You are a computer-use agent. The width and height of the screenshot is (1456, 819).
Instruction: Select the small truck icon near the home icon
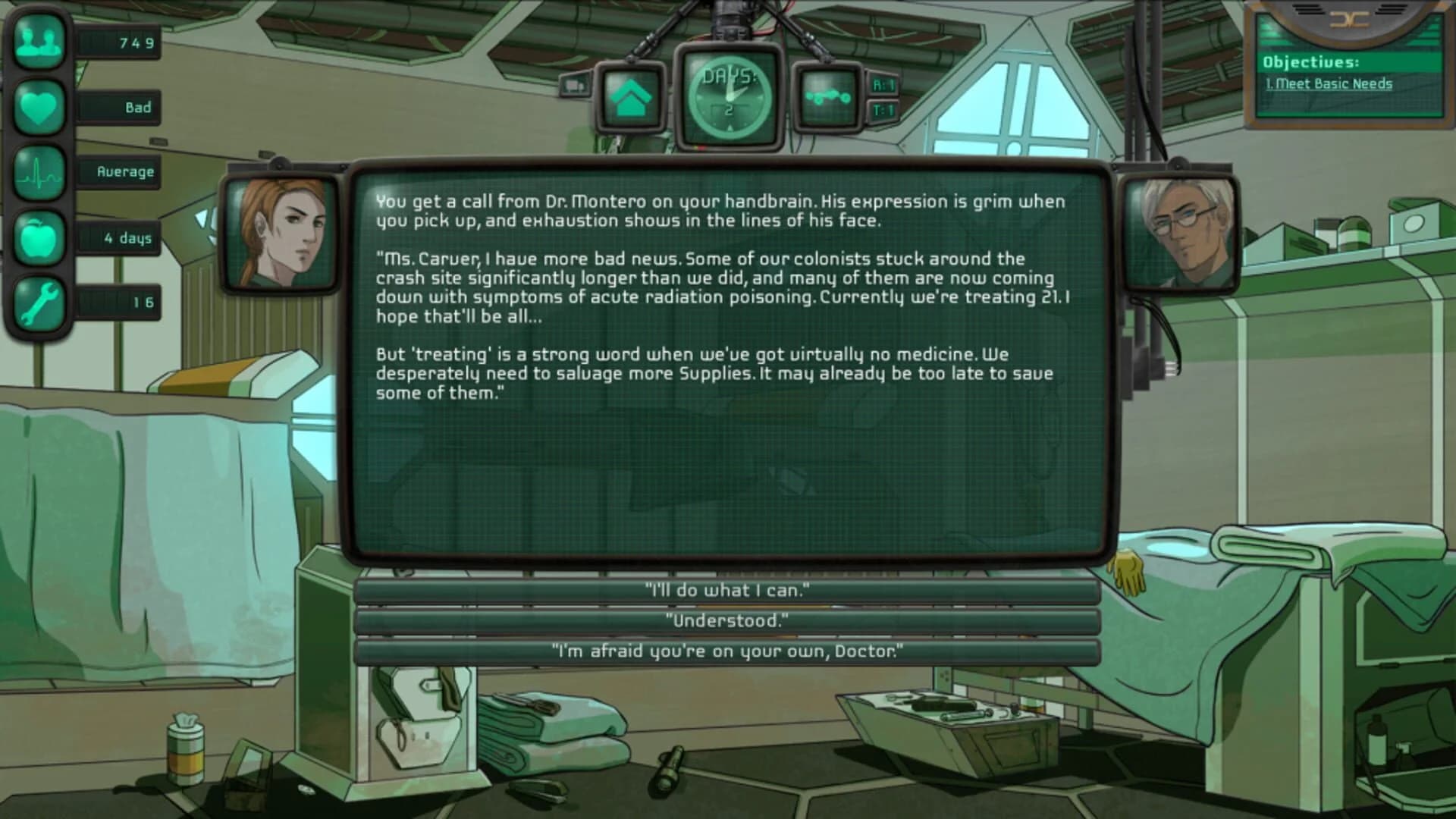coord(576,85)
